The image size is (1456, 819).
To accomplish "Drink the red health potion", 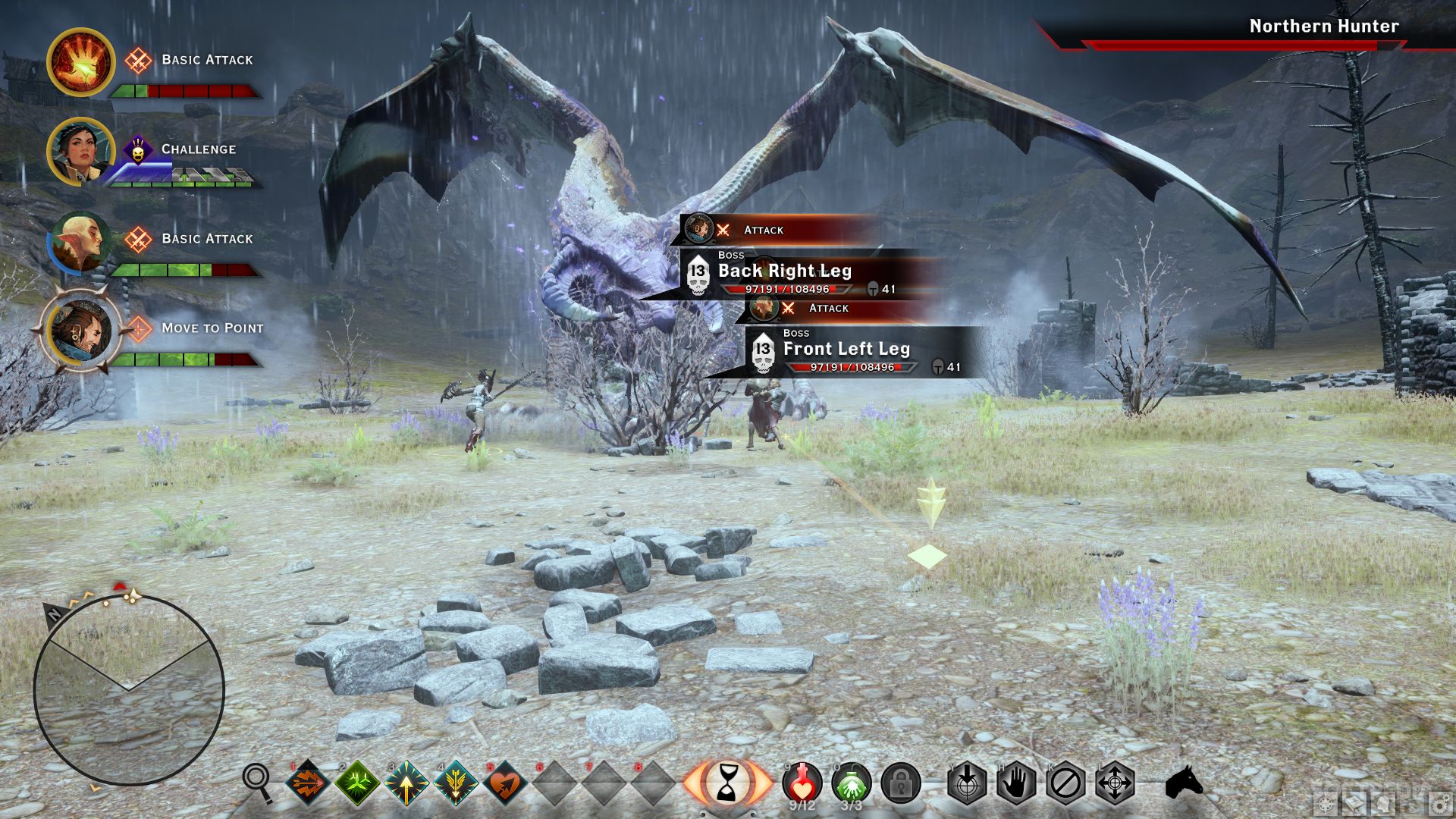I will tap(802, 782).
